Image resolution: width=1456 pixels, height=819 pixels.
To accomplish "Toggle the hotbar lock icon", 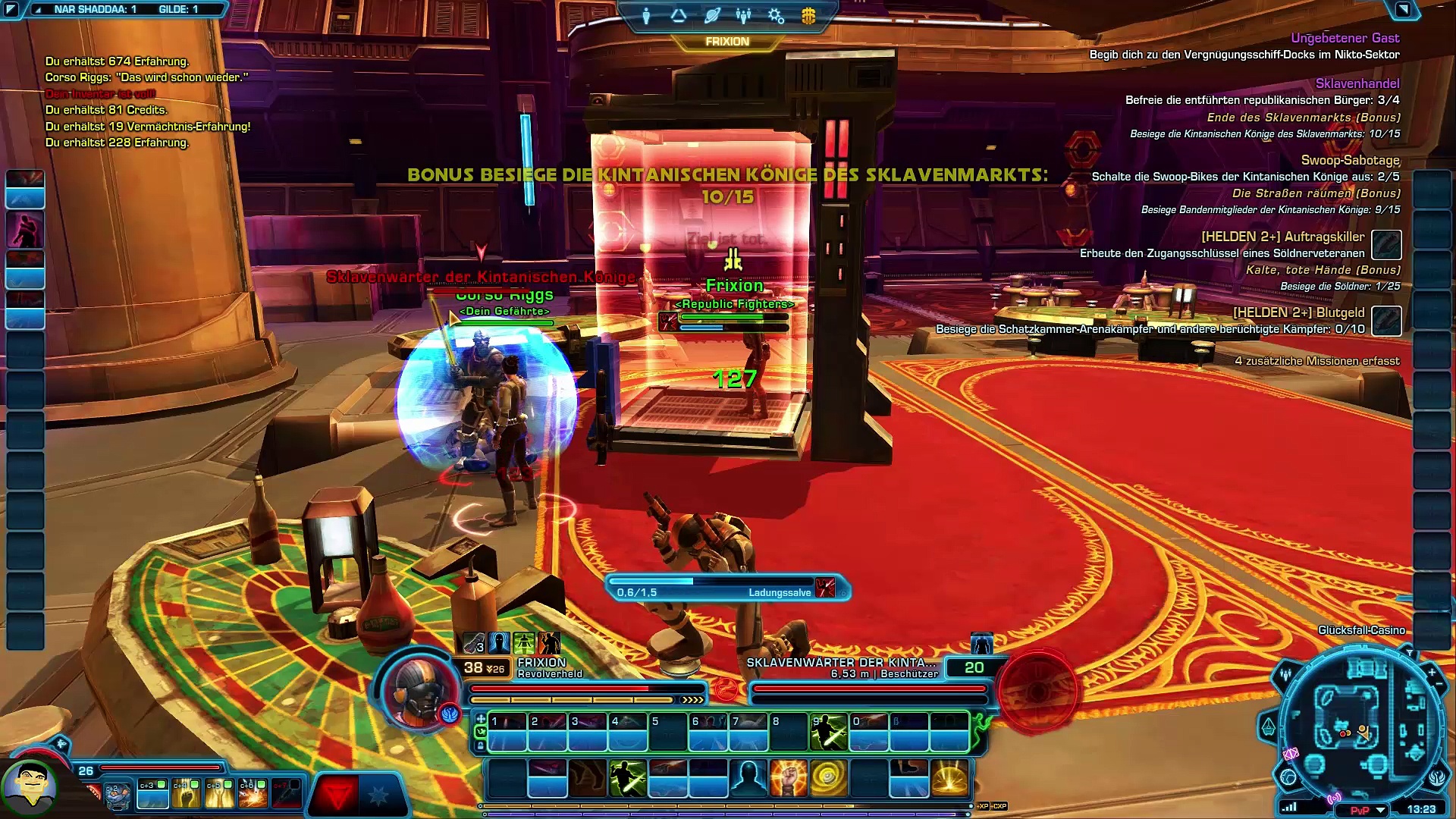I will pos(481,745).
